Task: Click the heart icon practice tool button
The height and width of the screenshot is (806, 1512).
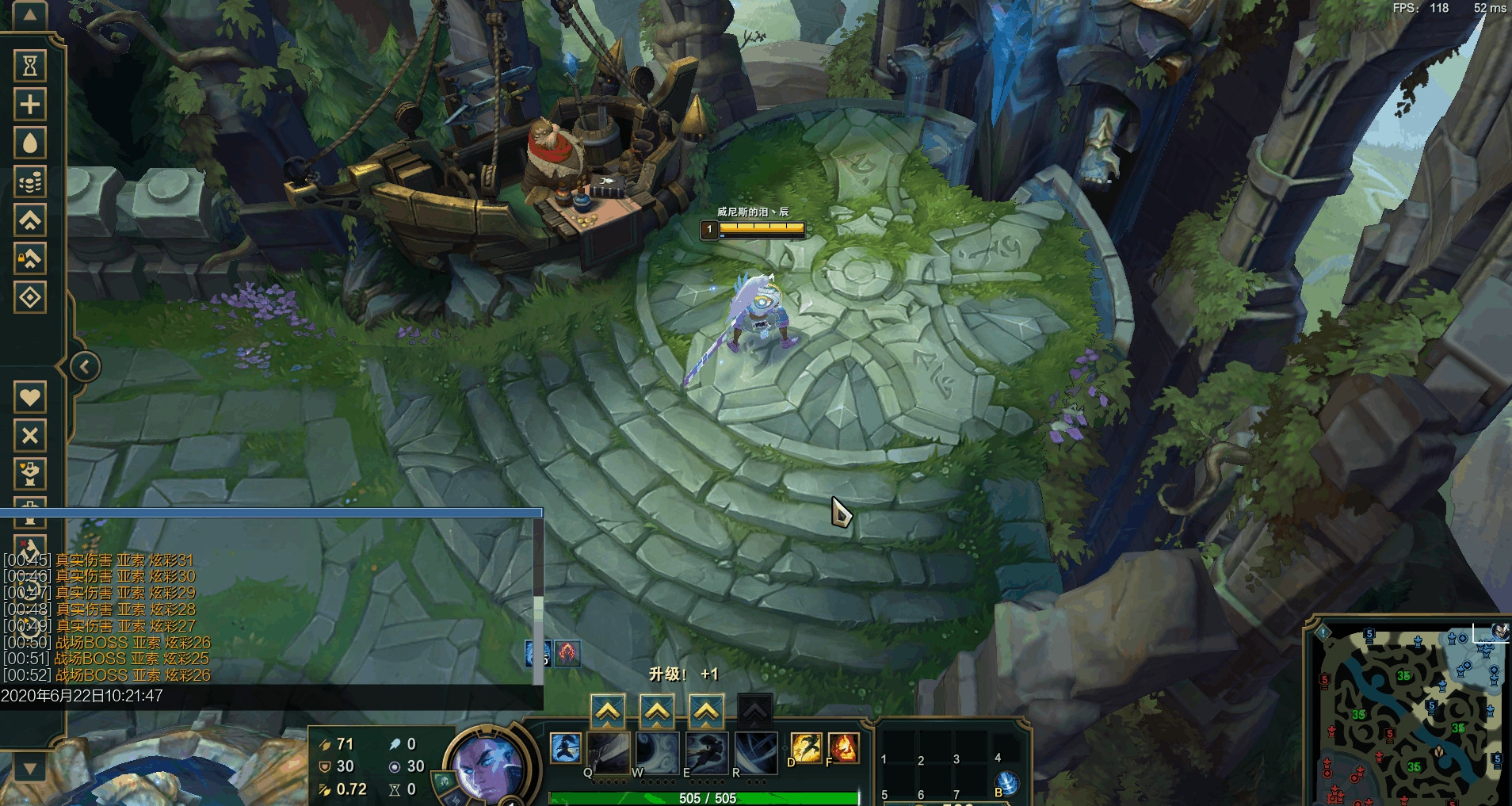Action: point(30,396)
